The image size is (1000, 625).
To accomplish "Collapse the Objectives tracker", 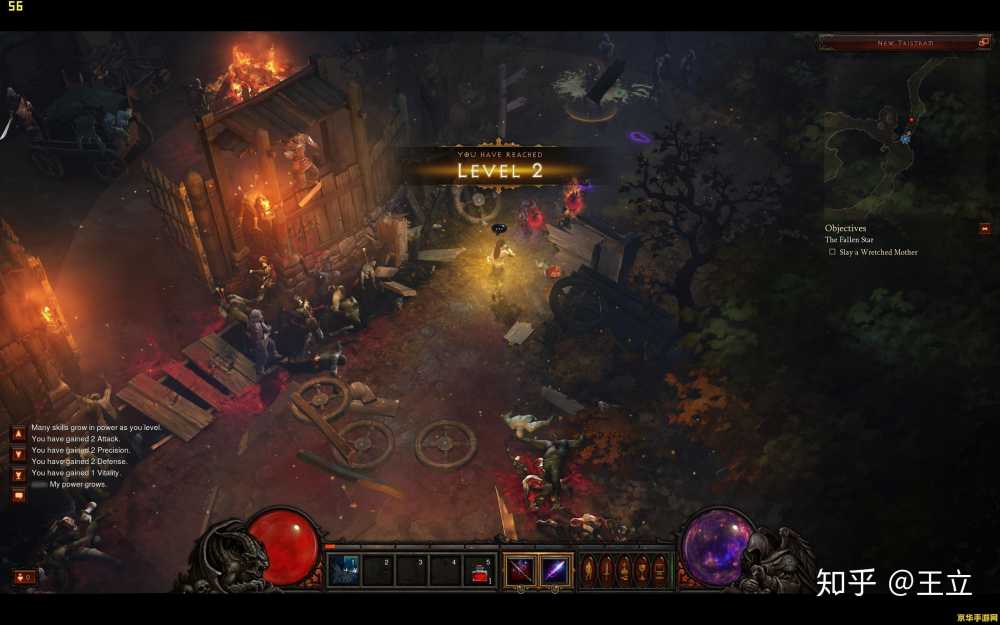I will coord(984,229).
